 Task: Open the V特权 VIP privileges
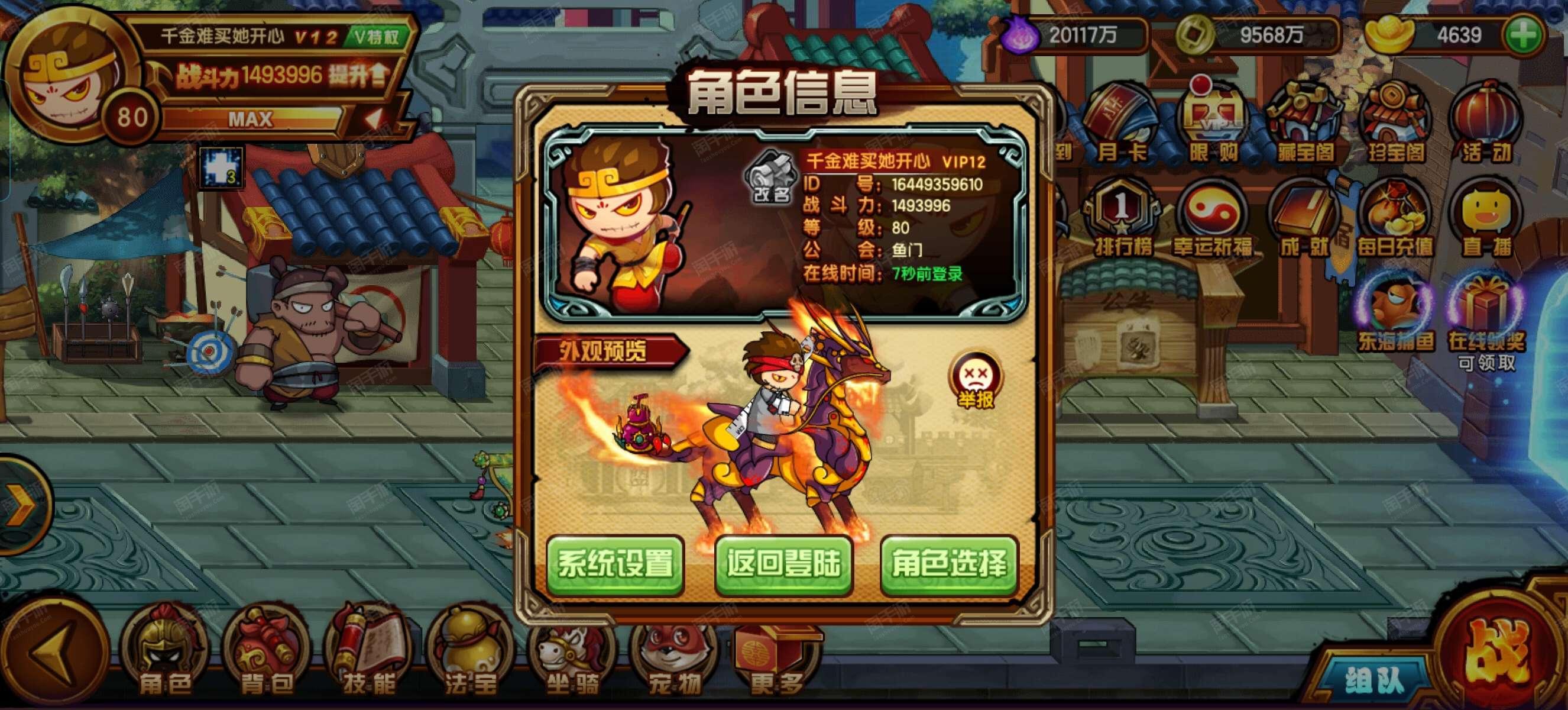point(380,35)
